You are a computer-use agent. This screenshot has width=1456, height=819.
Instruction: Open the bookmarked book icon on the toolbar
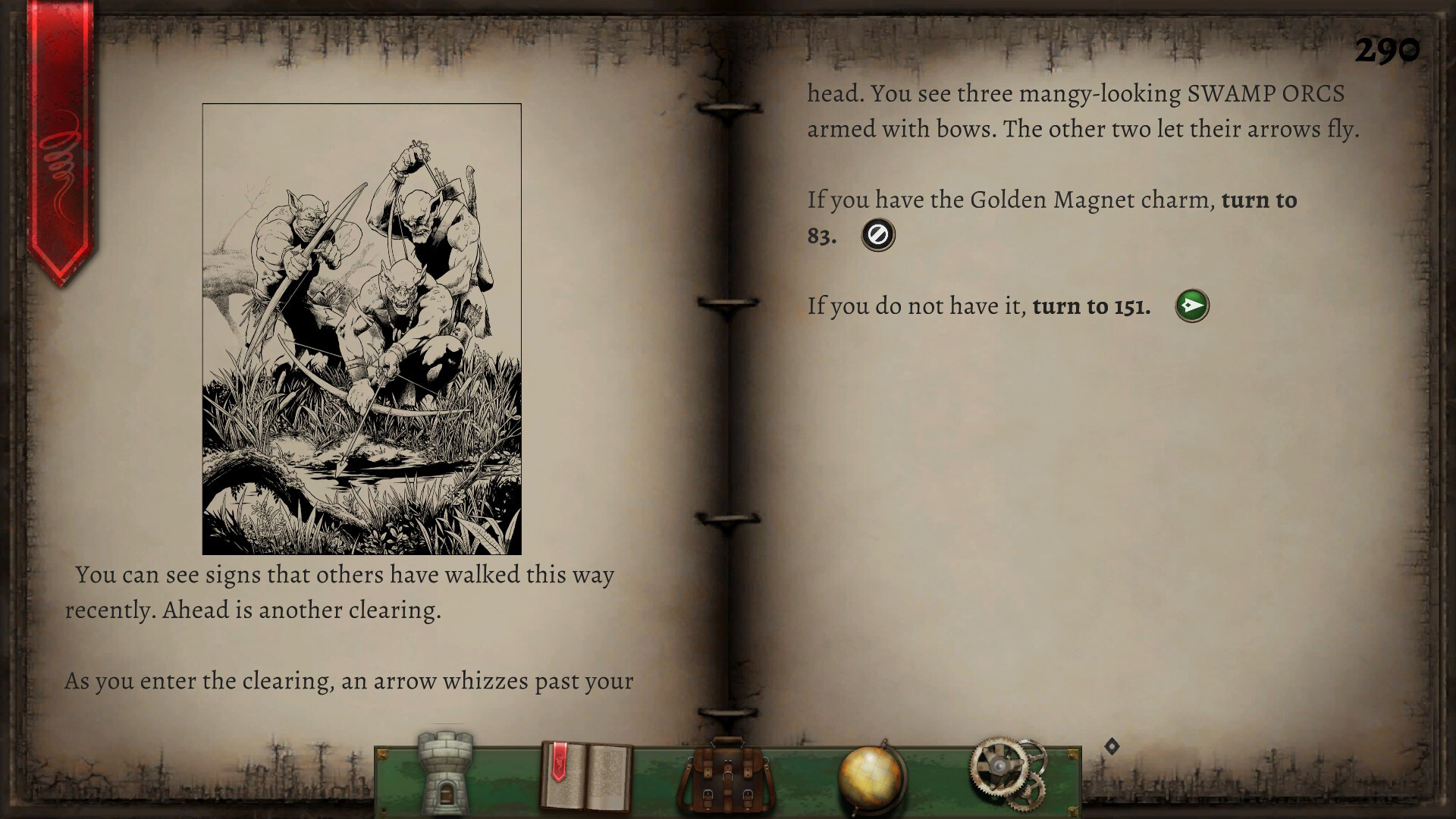tap(588, 775)
